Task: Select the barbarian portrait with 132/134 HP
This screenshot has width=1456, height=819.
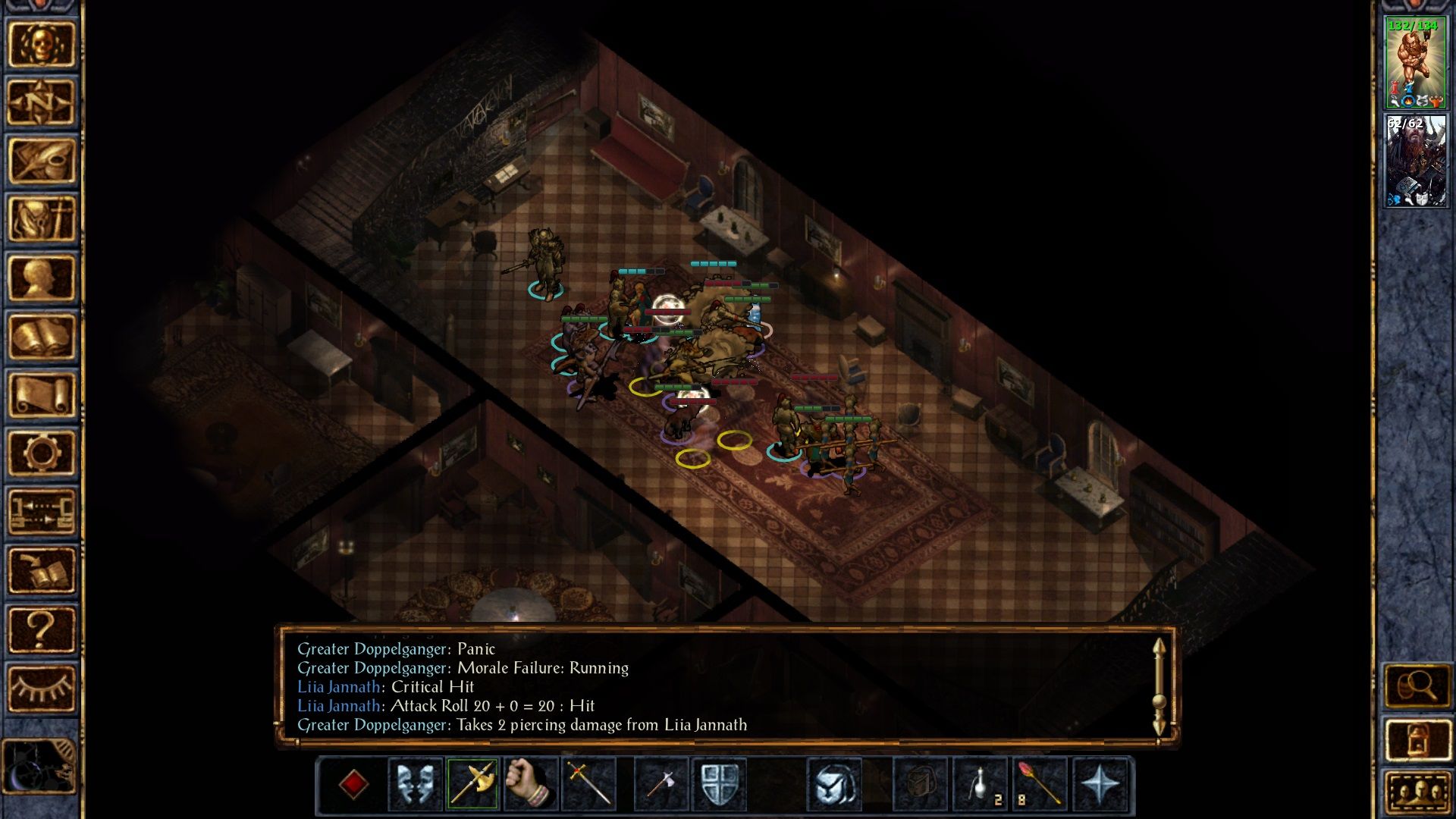Action: [x=1415, y=64]
